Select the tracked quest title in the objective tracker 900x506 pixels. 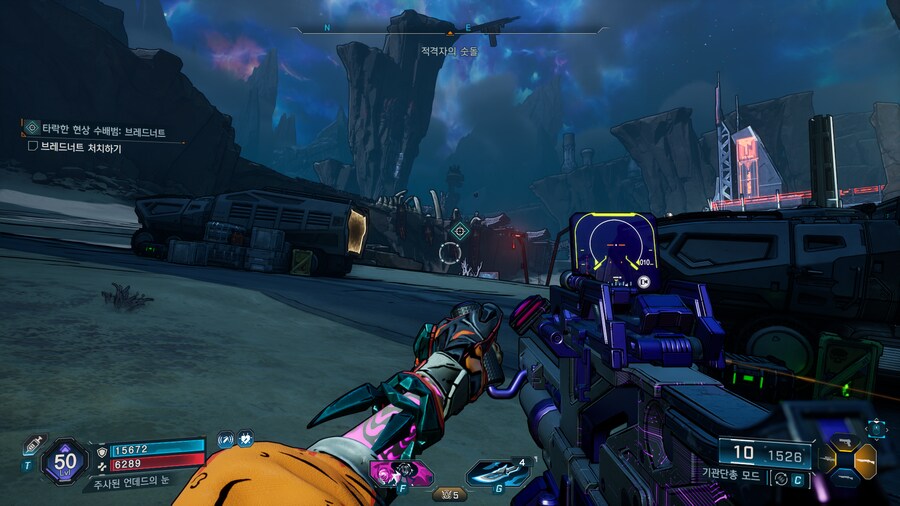103,131
